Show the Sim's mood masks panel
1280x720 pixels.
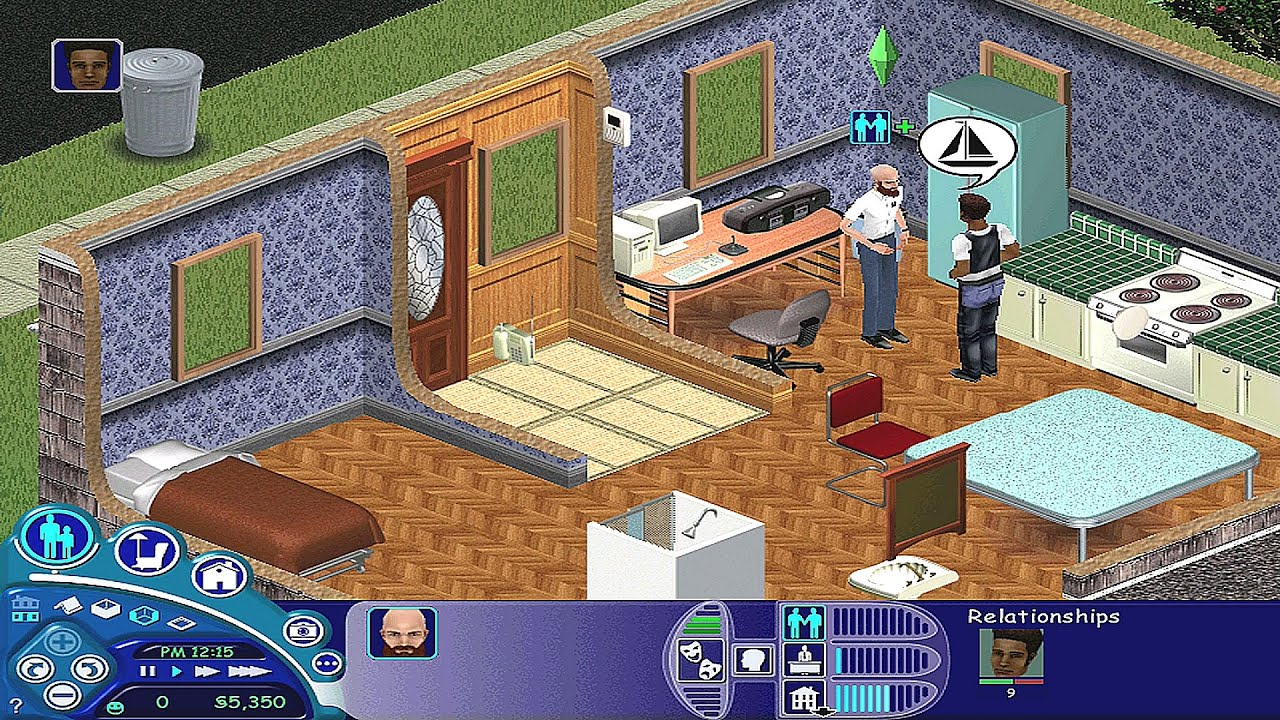[697, 661]
